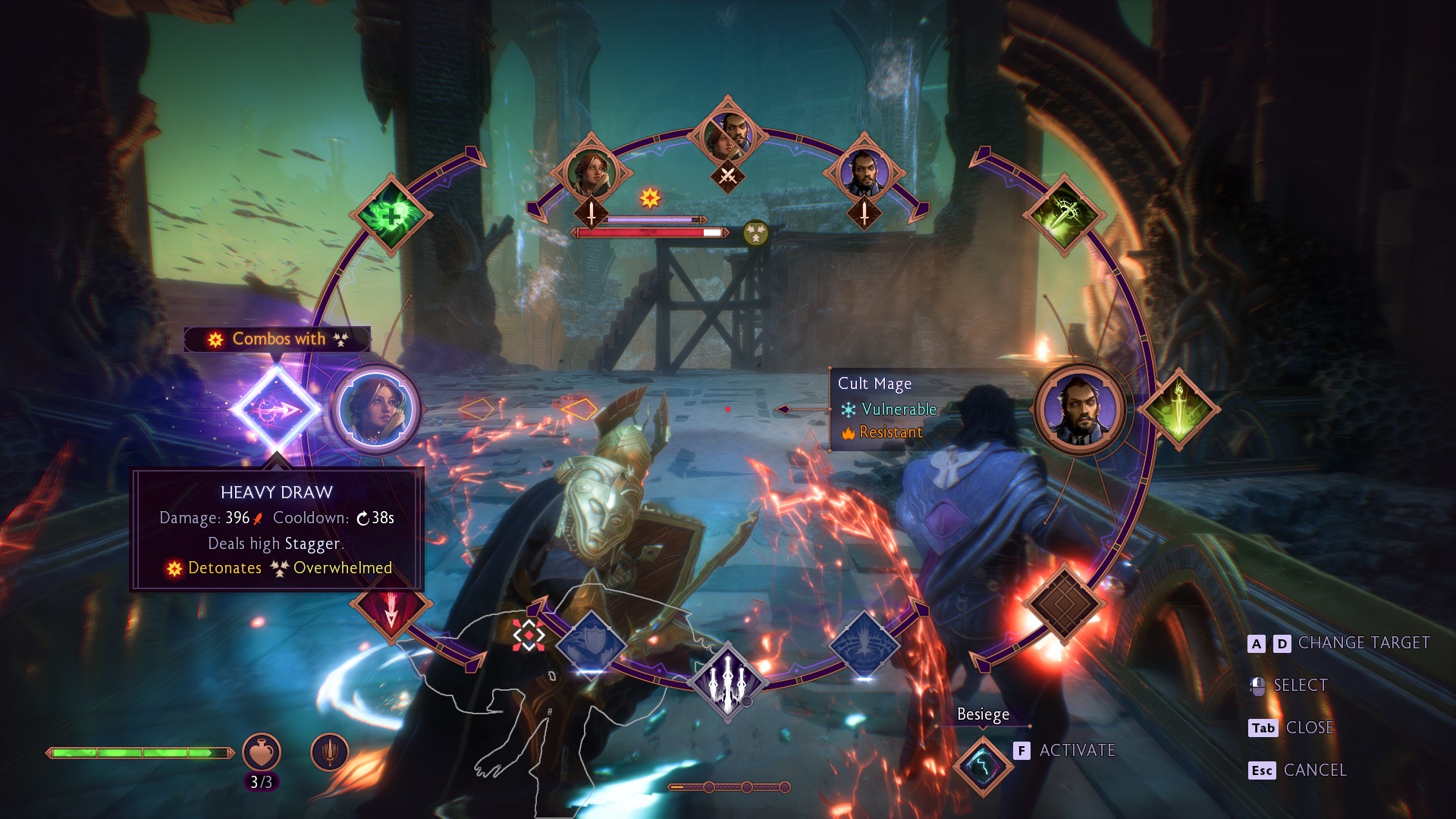Image resolution: width=1456 pixels, height=819 pixels.
Task: Order the red-haired woman to attack from the top arc
Action: (591, 173)
